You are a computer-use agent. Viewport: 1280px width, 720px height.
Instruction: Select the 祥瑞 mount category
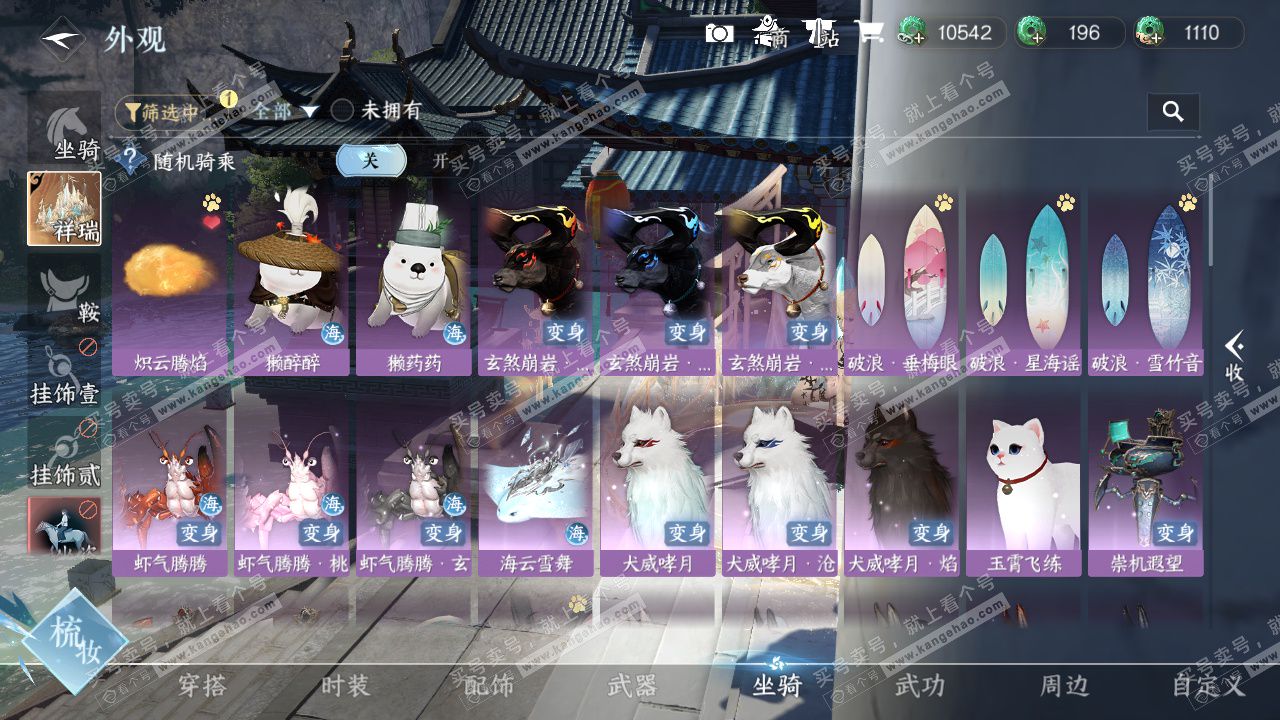point(64,208)
